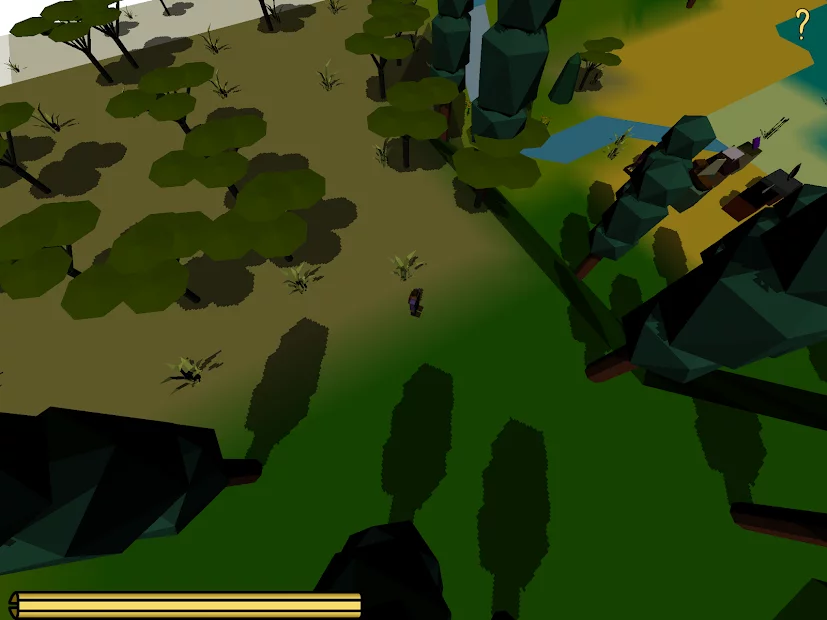The image size is (827, 620).
Task: Open the question mark help icon
Action: 802,24
